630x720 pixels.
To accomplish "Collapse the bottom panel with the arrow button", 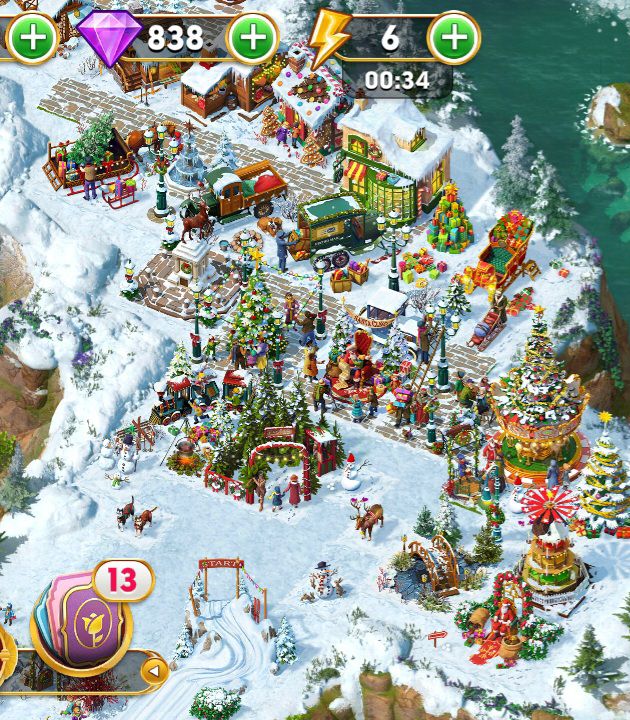I will (155, 671).
